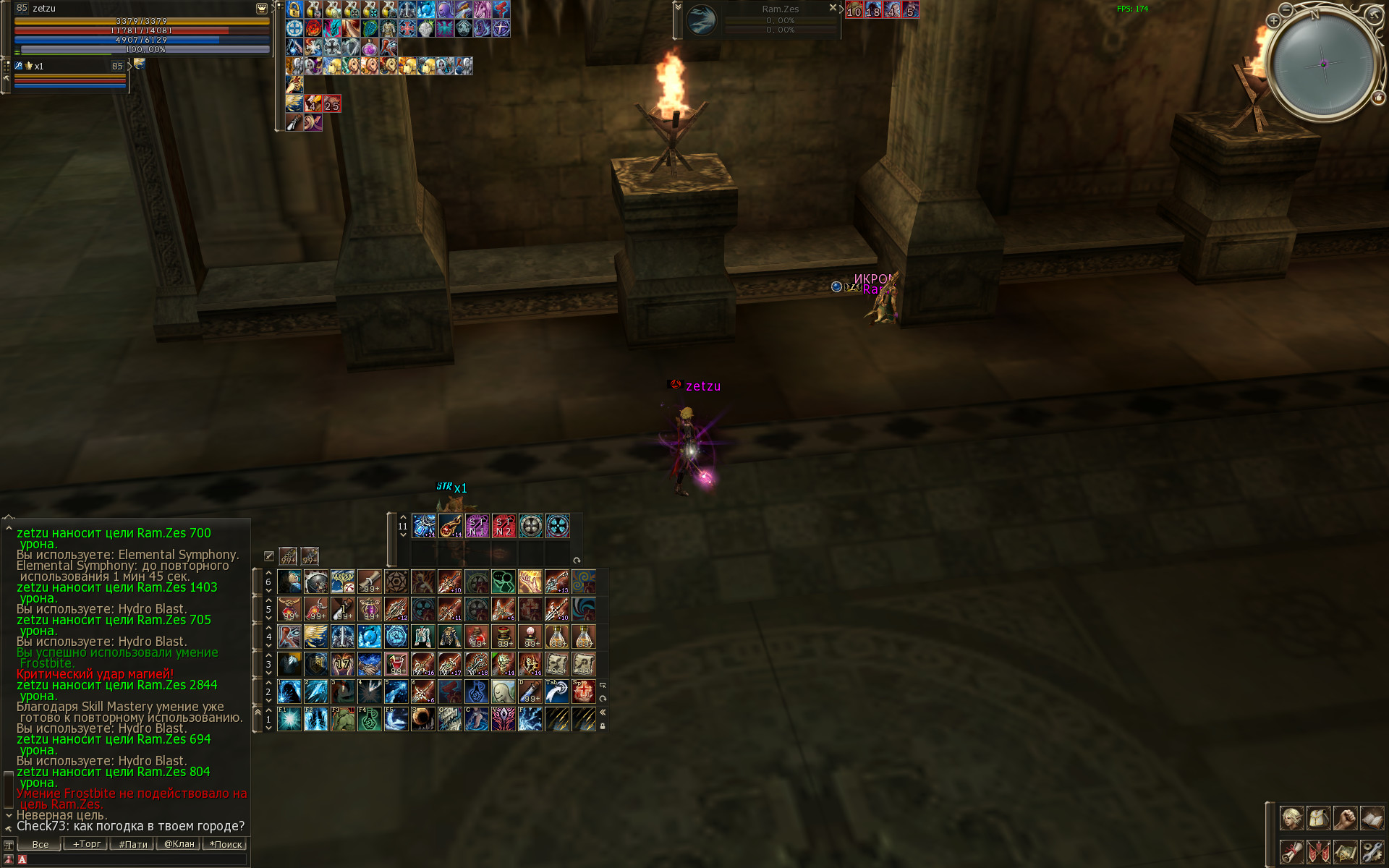Open the clan banners icon
This screenshot has width=1389, height=868.
1318,851
